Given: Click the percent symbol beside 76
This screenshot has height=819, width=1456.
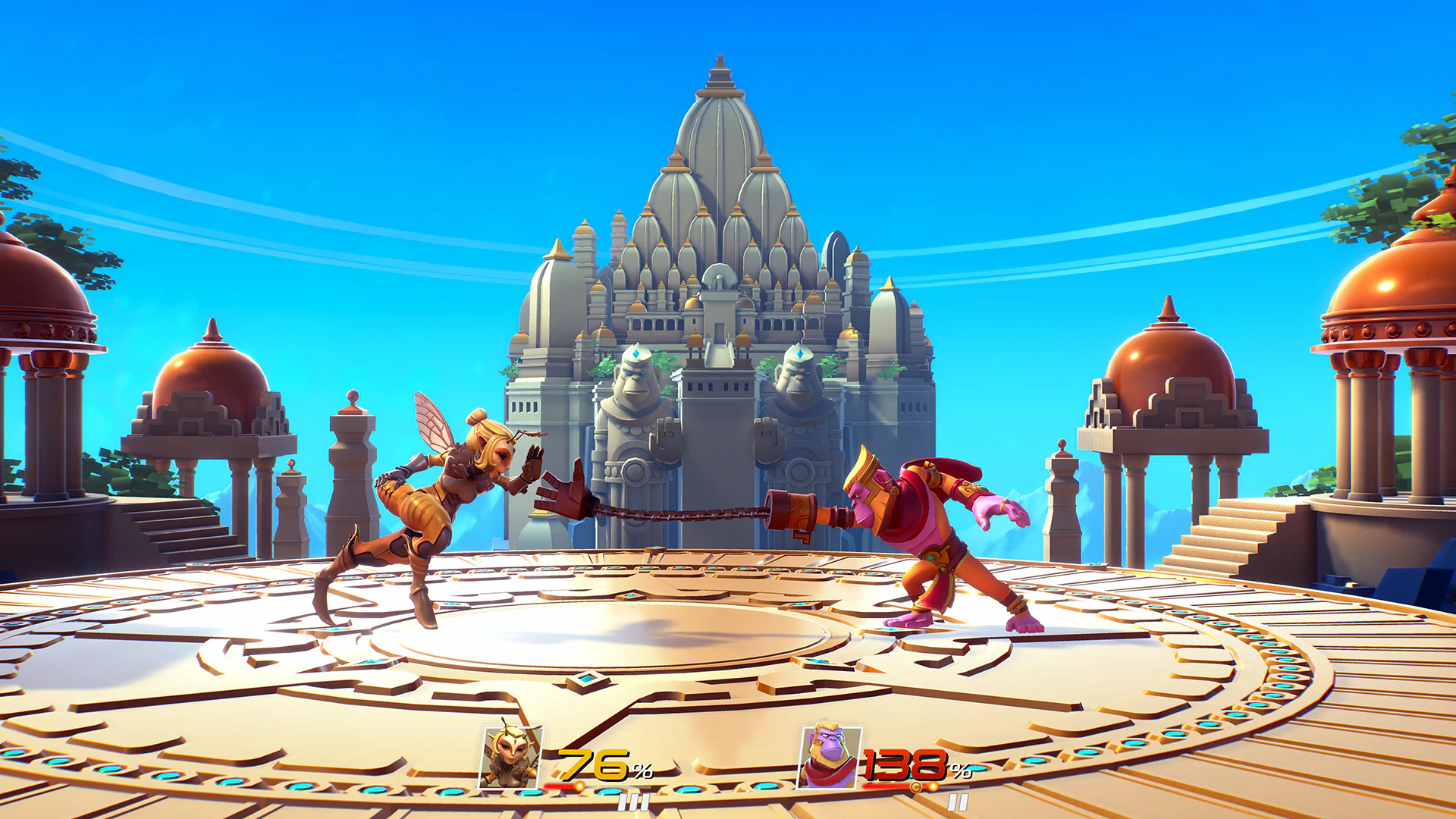Looking at the screenshot, I should pyautogui.click(x=642, y=769).
